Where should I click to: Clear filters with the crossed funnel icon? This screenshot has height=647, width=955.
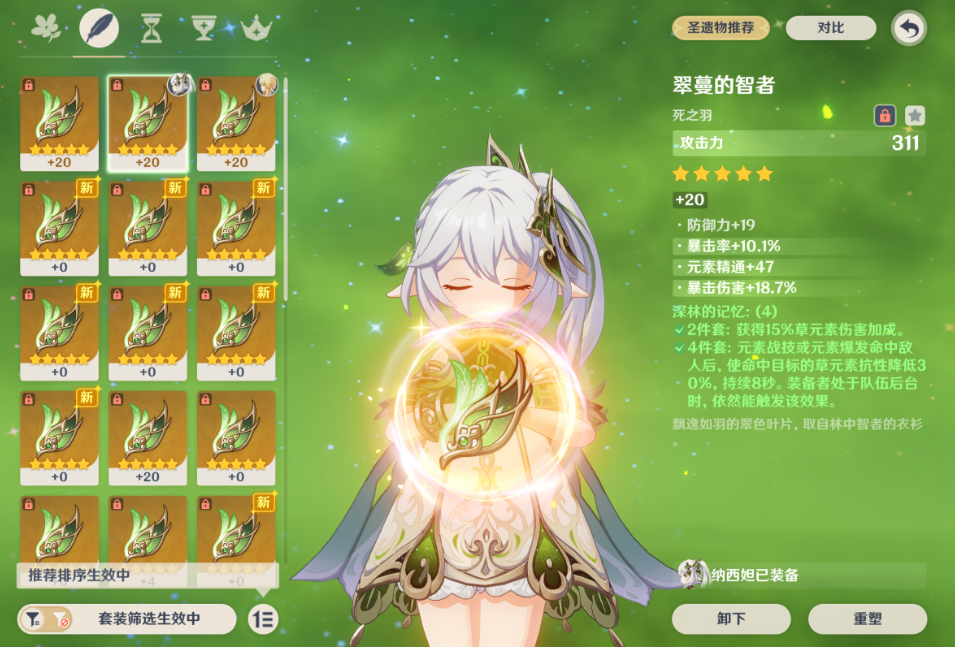pos(60,619)
